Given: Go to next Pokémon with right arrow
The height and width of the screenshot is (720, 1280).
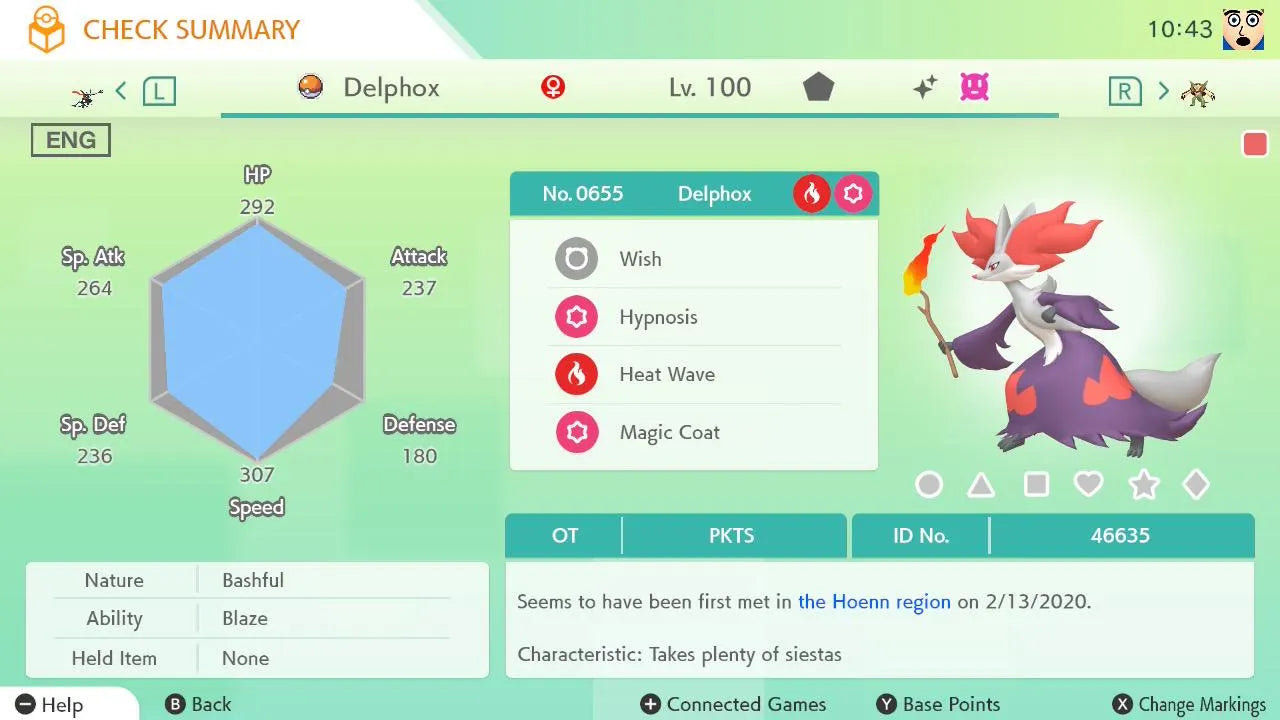Looking at the screenshot, I should [1163, 92].
